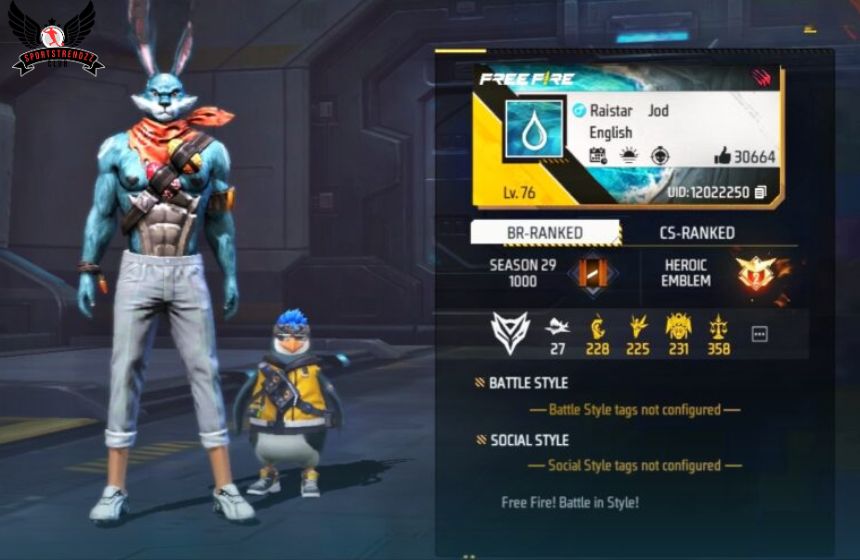
Task: Click the water drop profile avatar
Action: (x=533, y=127)
